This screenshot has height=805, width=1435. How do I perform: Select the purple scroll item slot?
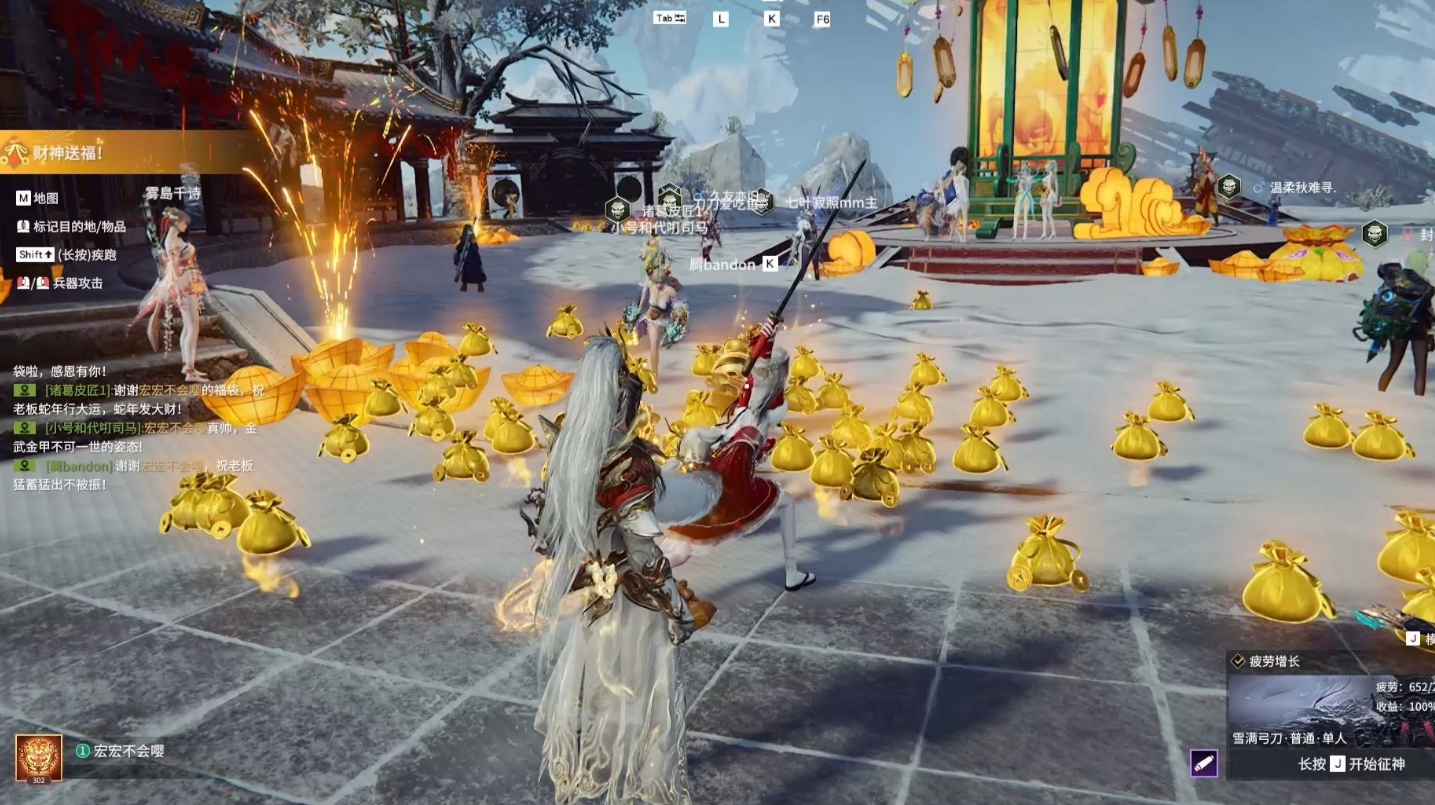pyautogui.click(x=1204, y=763)
